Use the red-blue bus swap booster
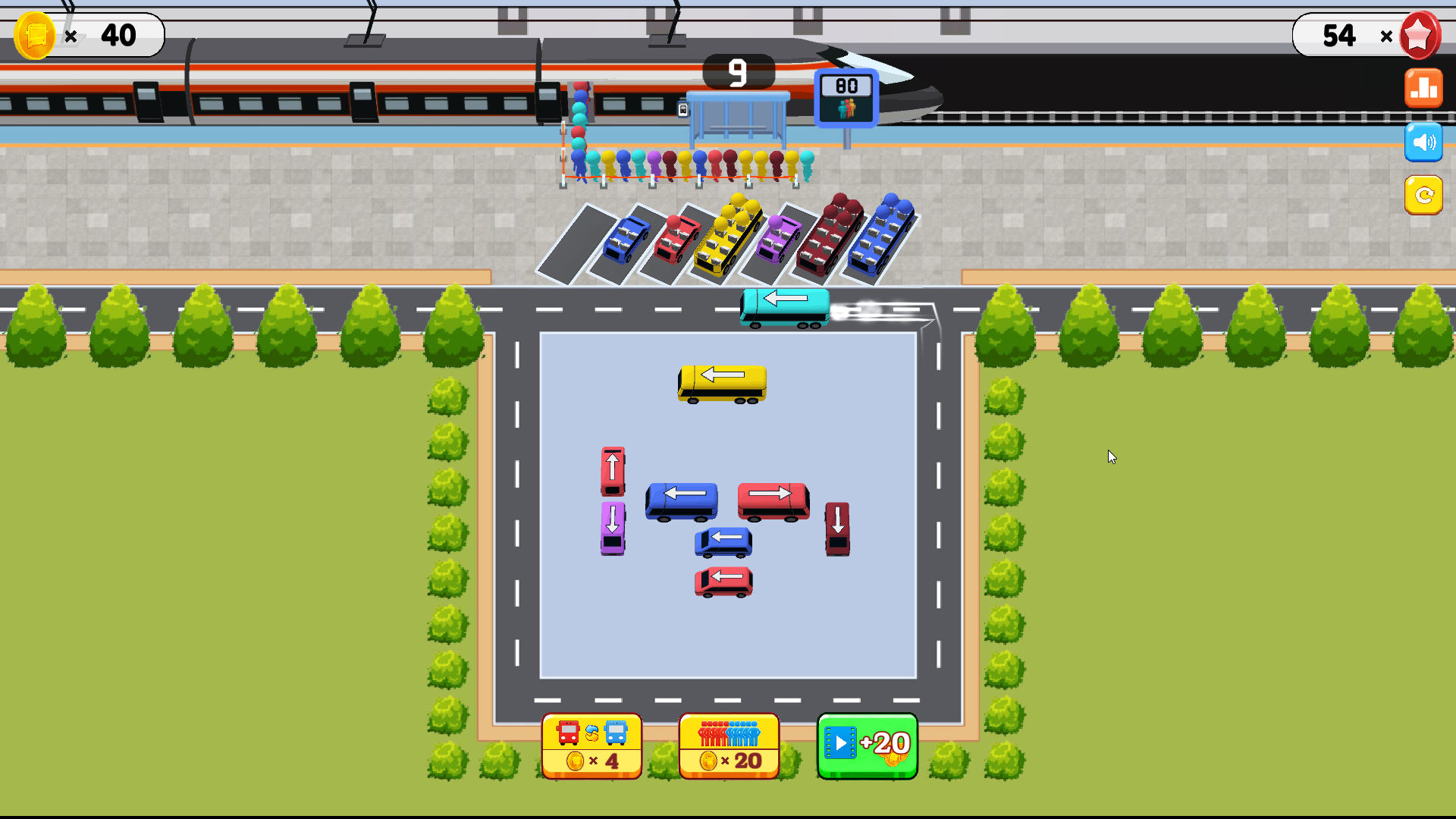Viewport: 1456px width, 819px height. tap(591, 745)
